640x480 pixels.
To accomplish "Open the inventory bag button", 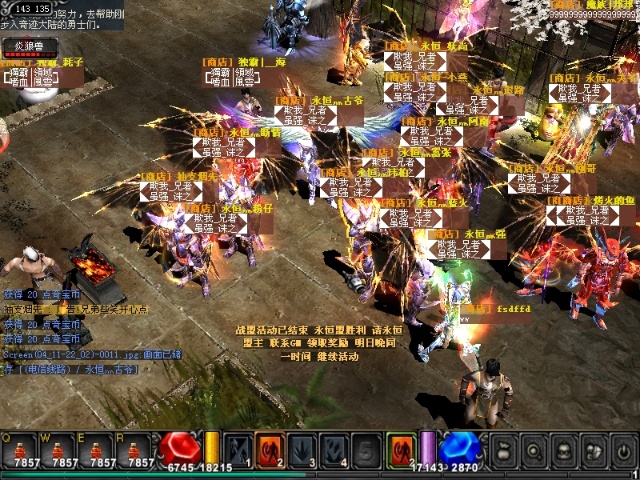I will (x=506, y=449).
